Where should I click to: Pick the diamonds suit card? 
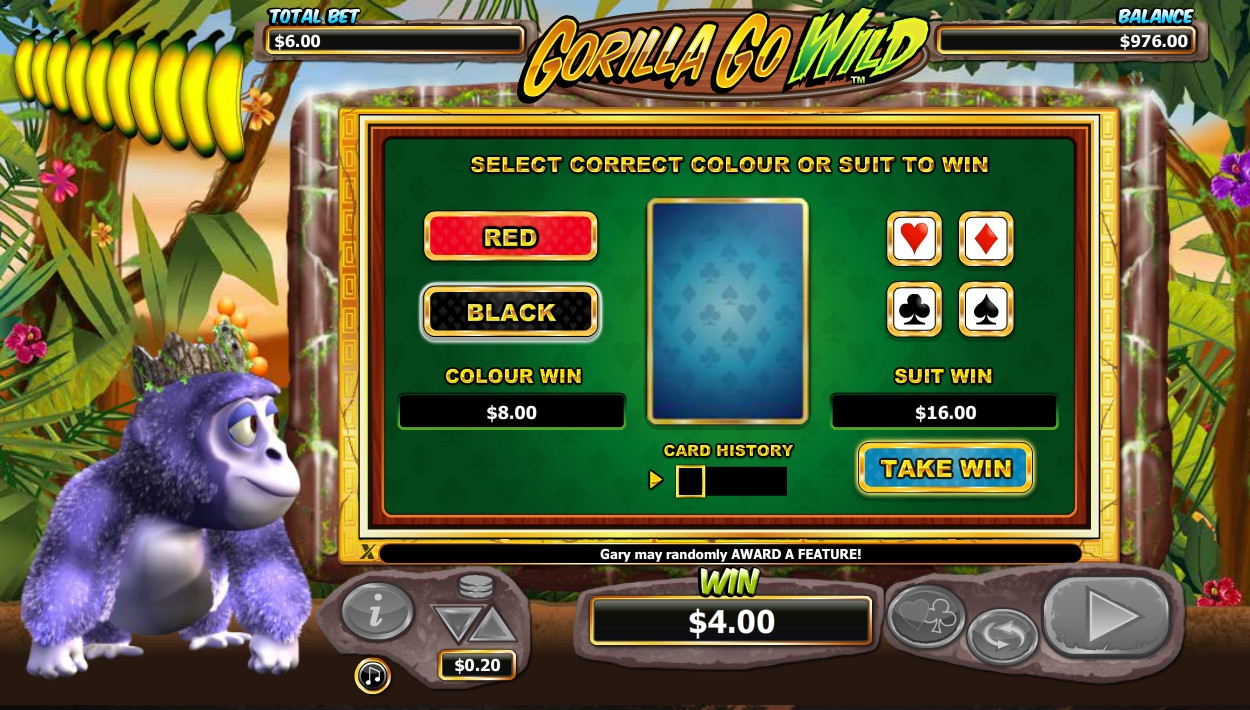click(986, 239)
